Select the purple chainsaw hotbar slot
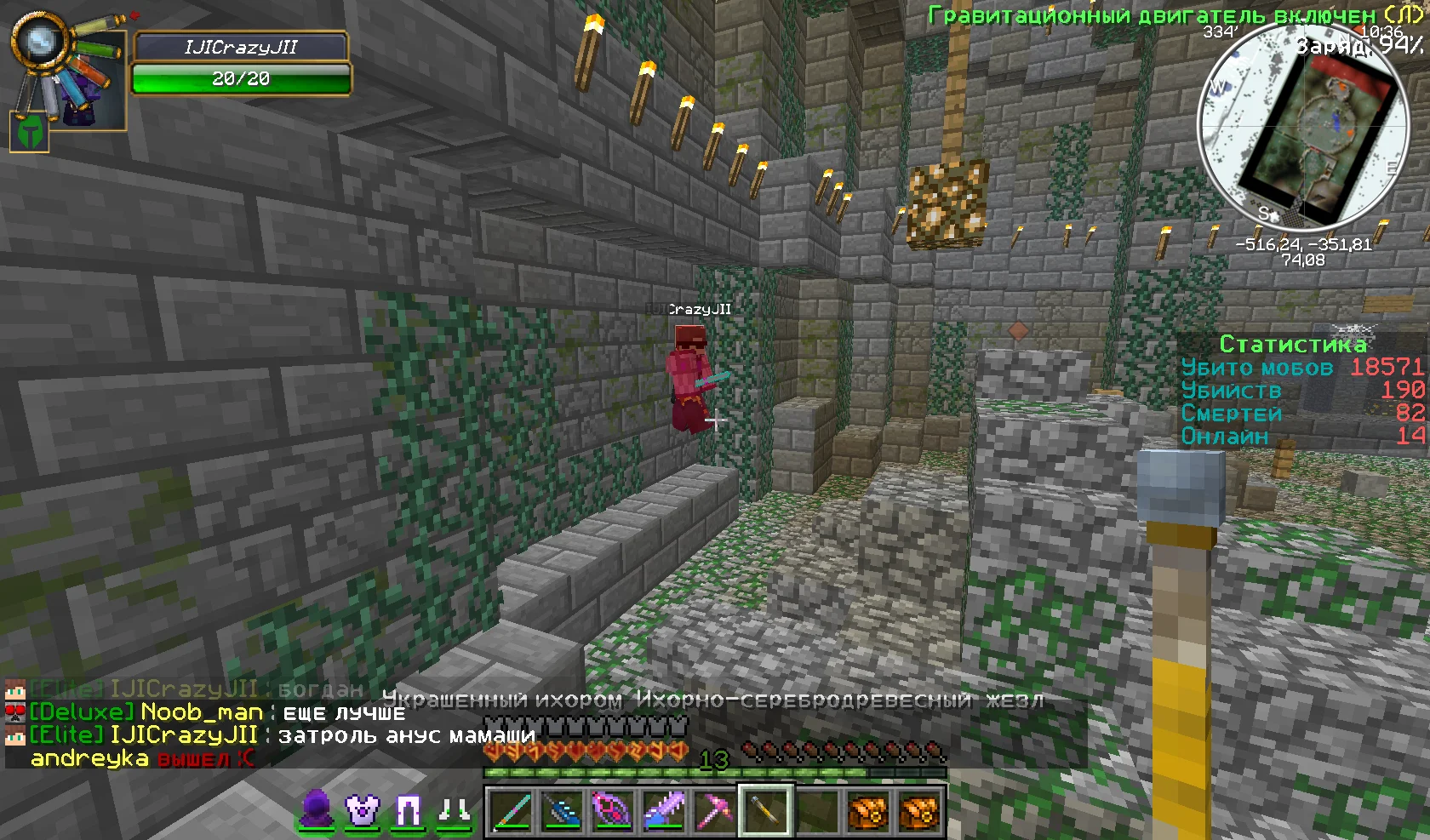 664,809
